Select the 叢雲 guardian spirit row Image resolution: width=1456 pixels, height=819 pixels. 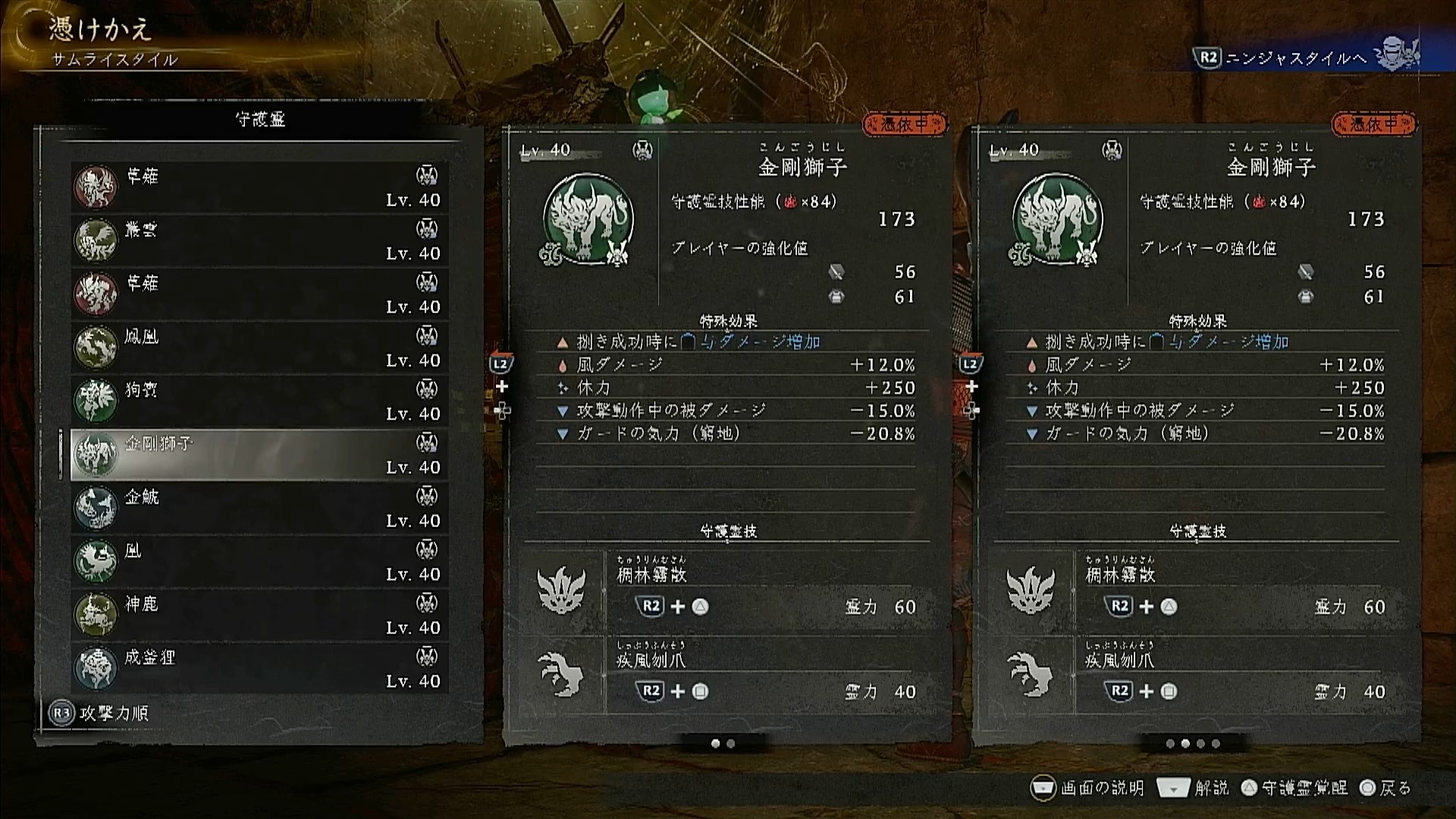259,240
